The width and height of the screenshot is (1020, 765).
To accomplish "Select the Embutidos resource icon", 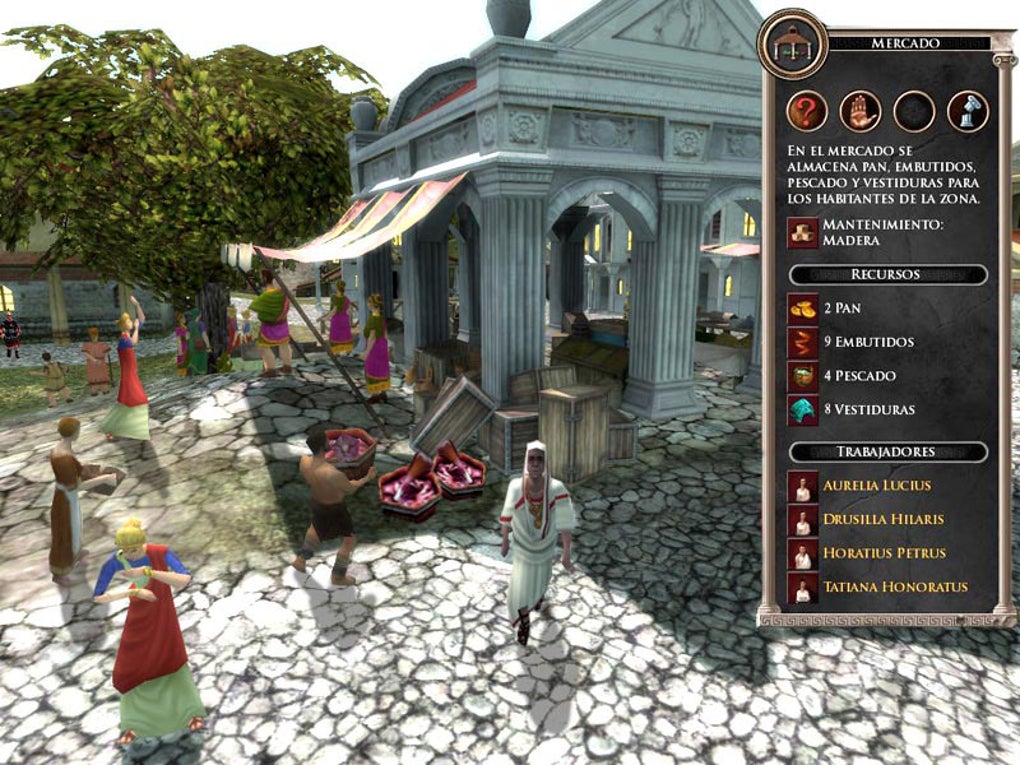I will tap(803, 342).
